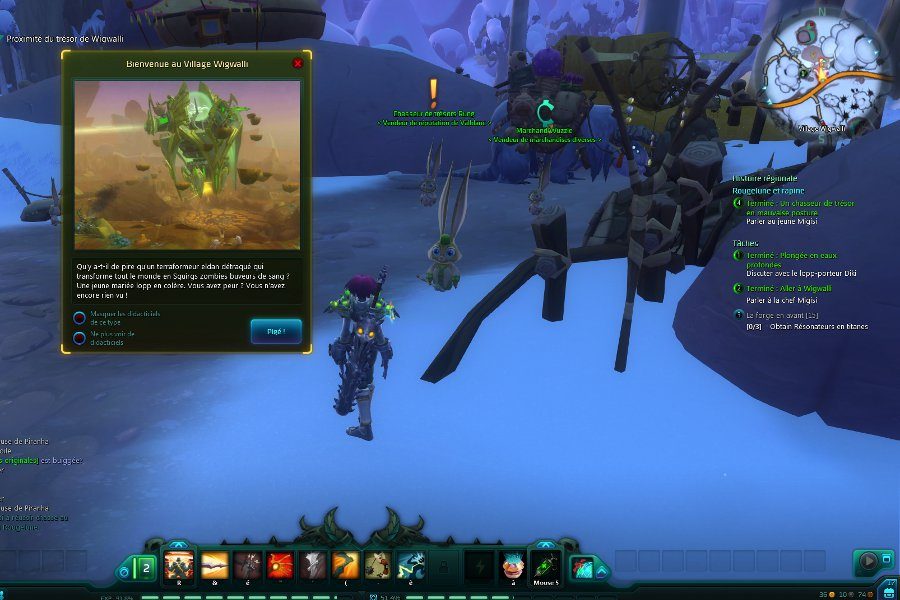Toggle "Masquer les didacticiels de ce type"

tap(79, 318)
